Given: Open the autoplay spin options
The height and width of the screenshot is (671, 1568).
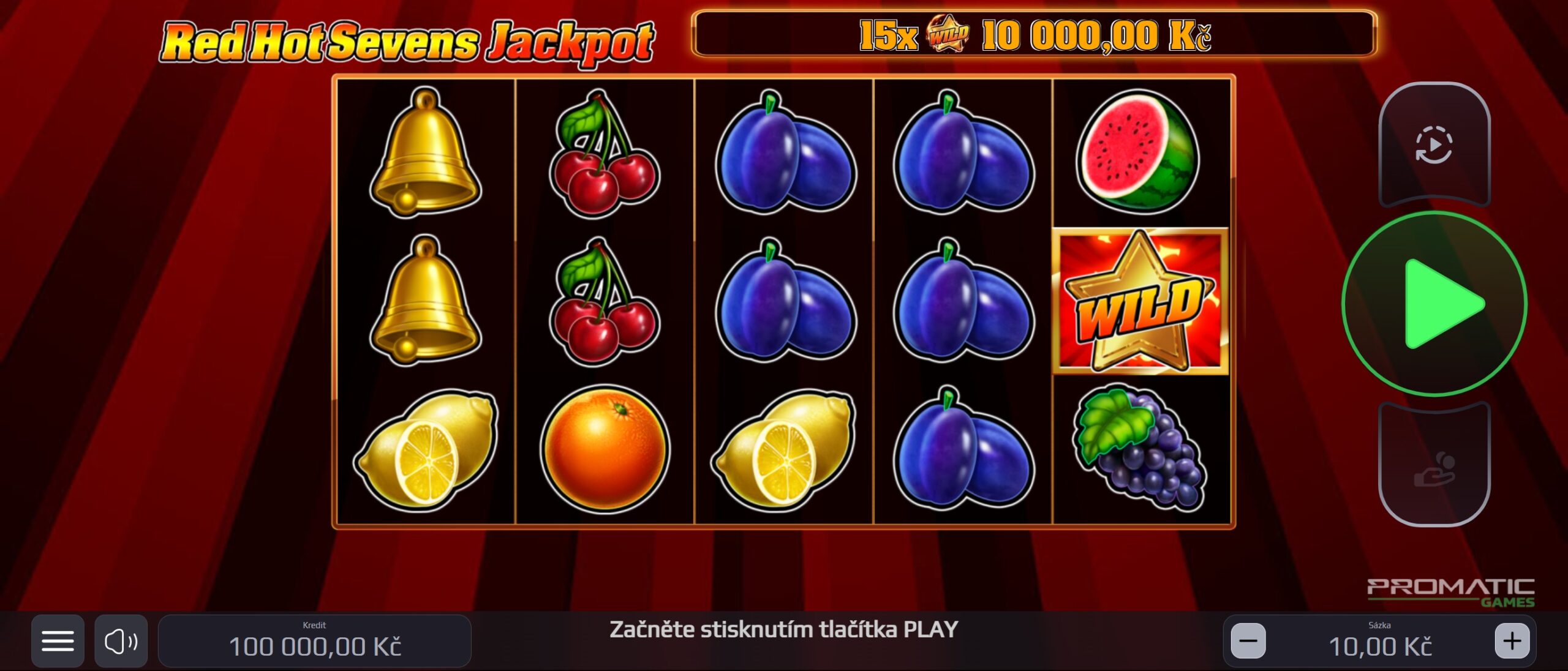Looking at the screenshot, I should pyautogui.click(x=1434, y=145).
